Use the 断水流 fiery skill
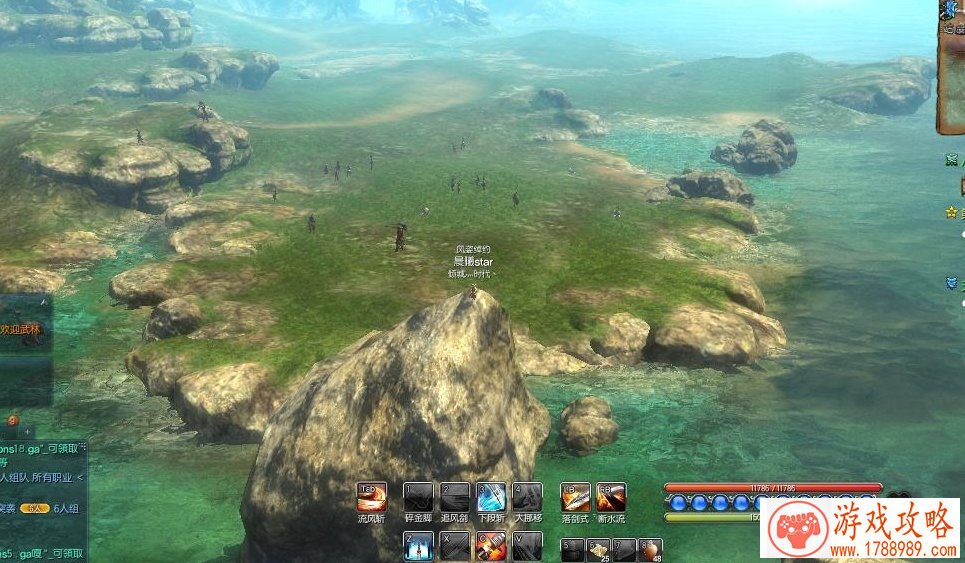Image resolution: width=965 pixels, height=563 pixels. click(611, 497)
